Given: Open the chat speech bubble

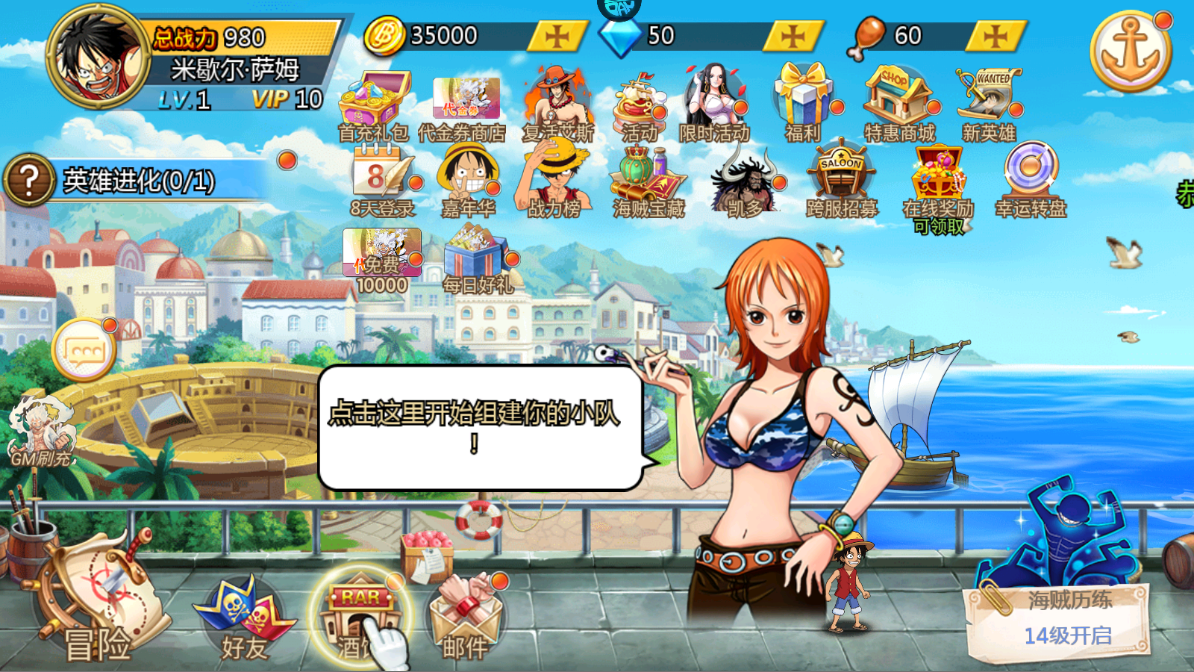Looking at the screenshot, I should [83, 351].
